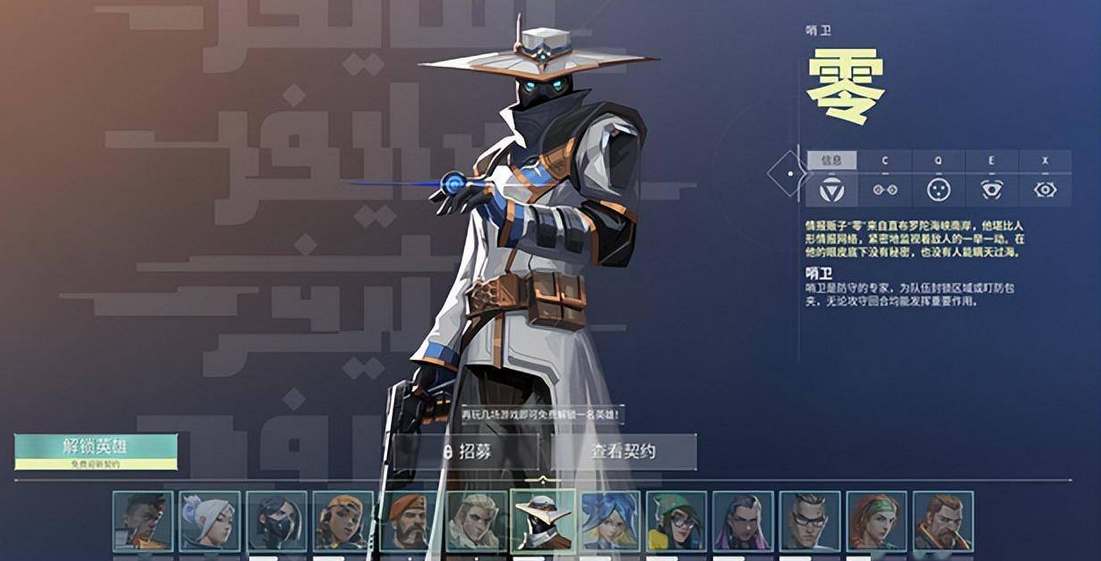Select the highlighted Cypher hat portrait
This screenshot has width=1101, height=561.
tap(543, 520)
